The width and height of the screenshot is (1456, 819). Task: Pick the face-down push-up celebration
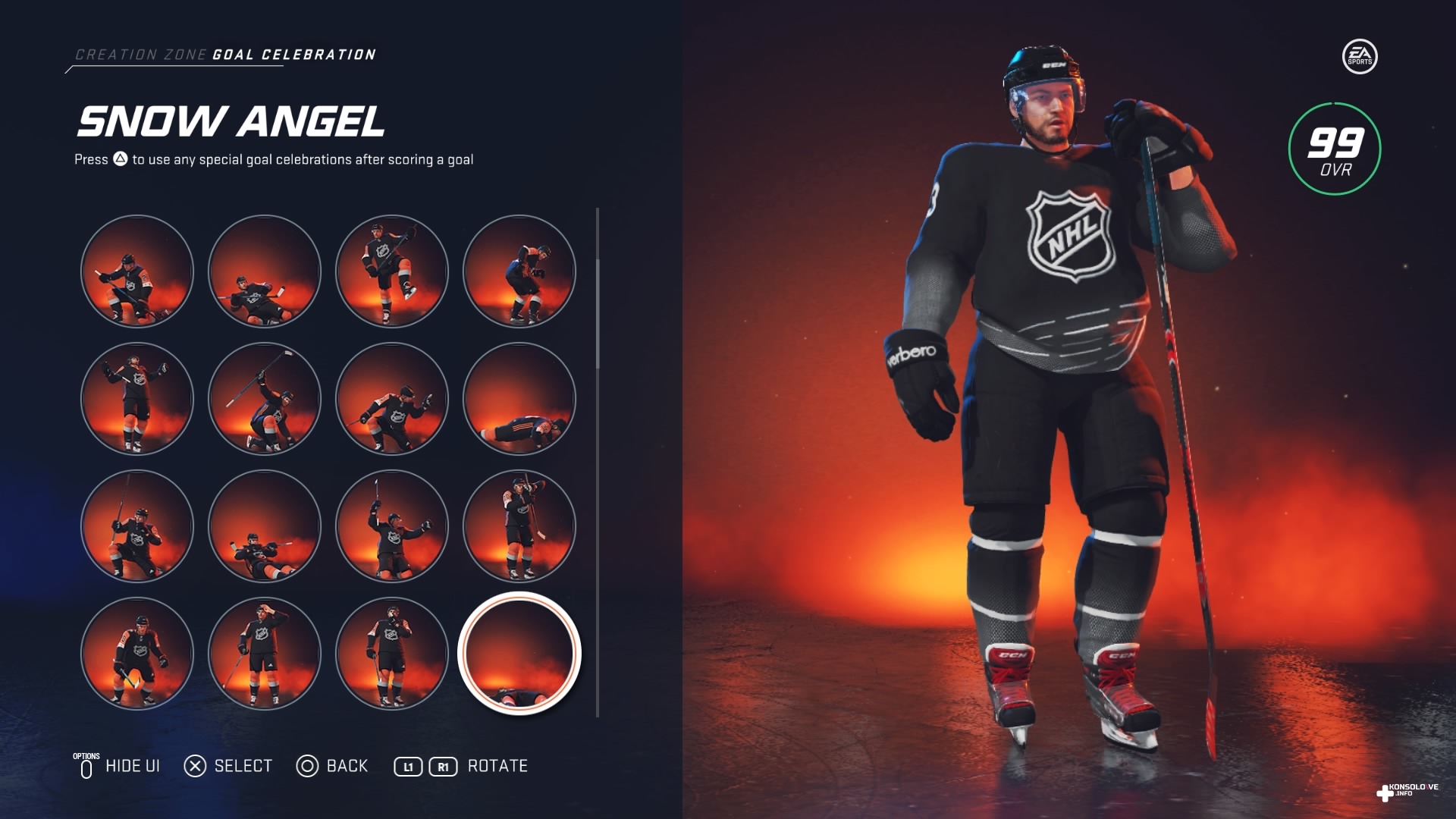point(519,399)
